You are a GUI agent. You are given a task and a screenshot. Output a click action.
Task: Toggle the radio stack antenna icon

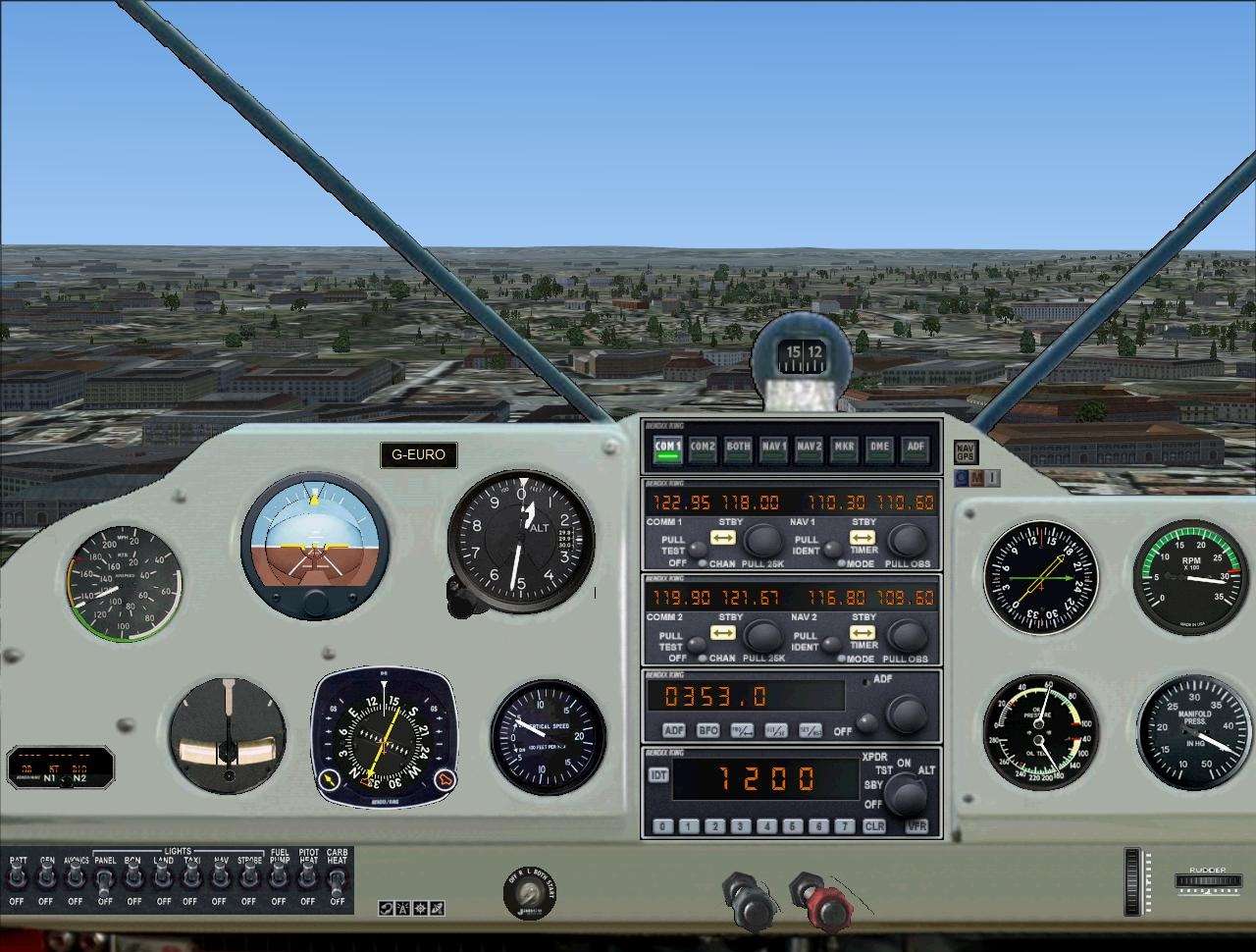403,908
